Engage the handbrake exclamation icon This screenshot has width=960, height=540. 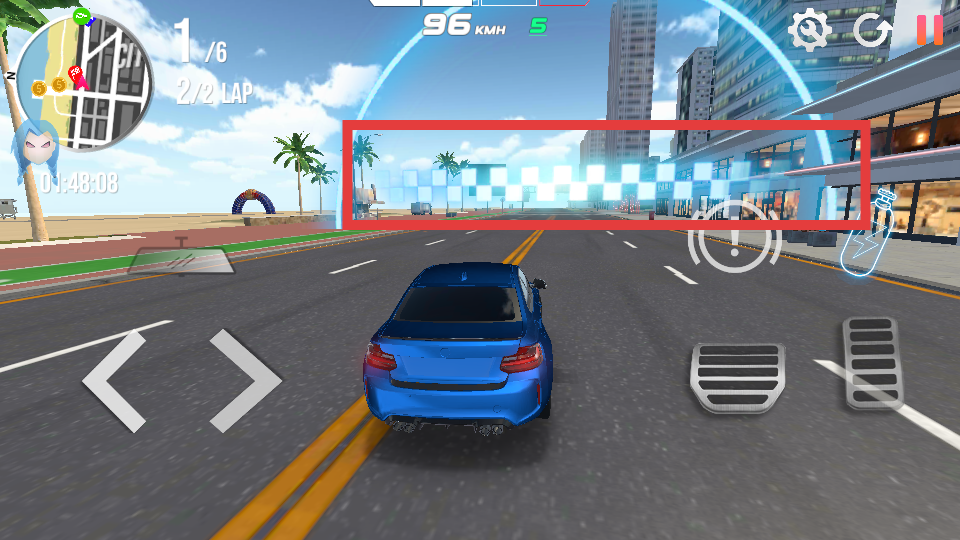point(735,240)
